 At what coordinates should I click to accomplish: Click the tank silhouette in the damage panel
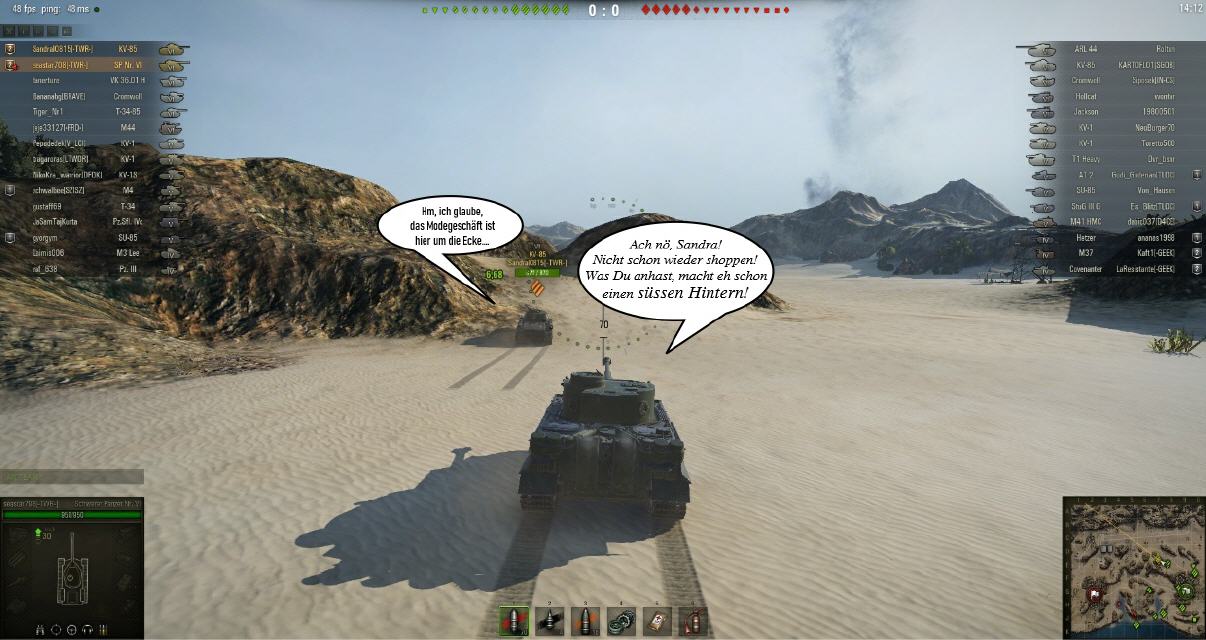(72, 569)
